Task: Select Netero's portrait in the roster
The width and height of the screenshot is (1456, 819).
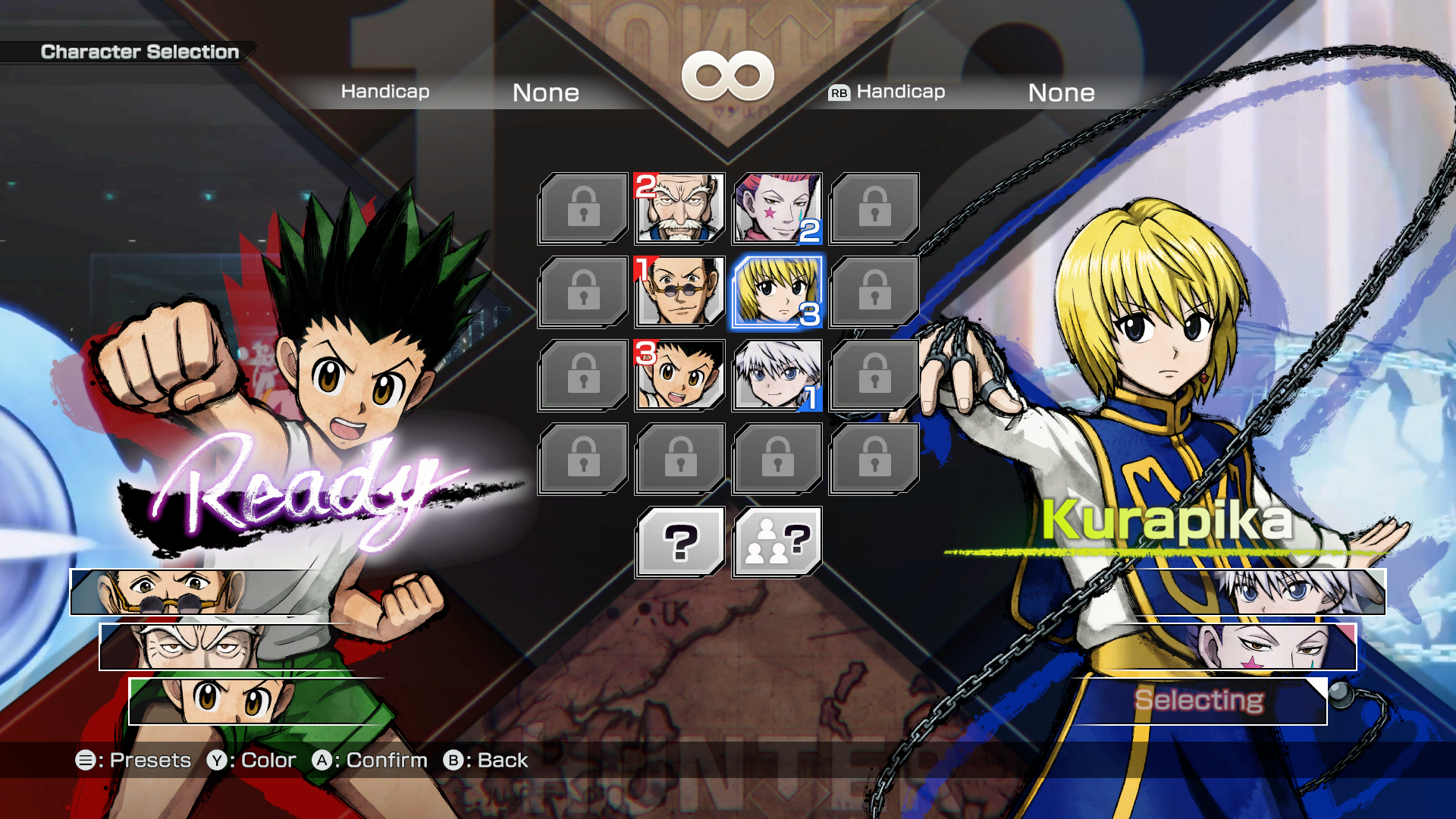Action: (680, 209)
